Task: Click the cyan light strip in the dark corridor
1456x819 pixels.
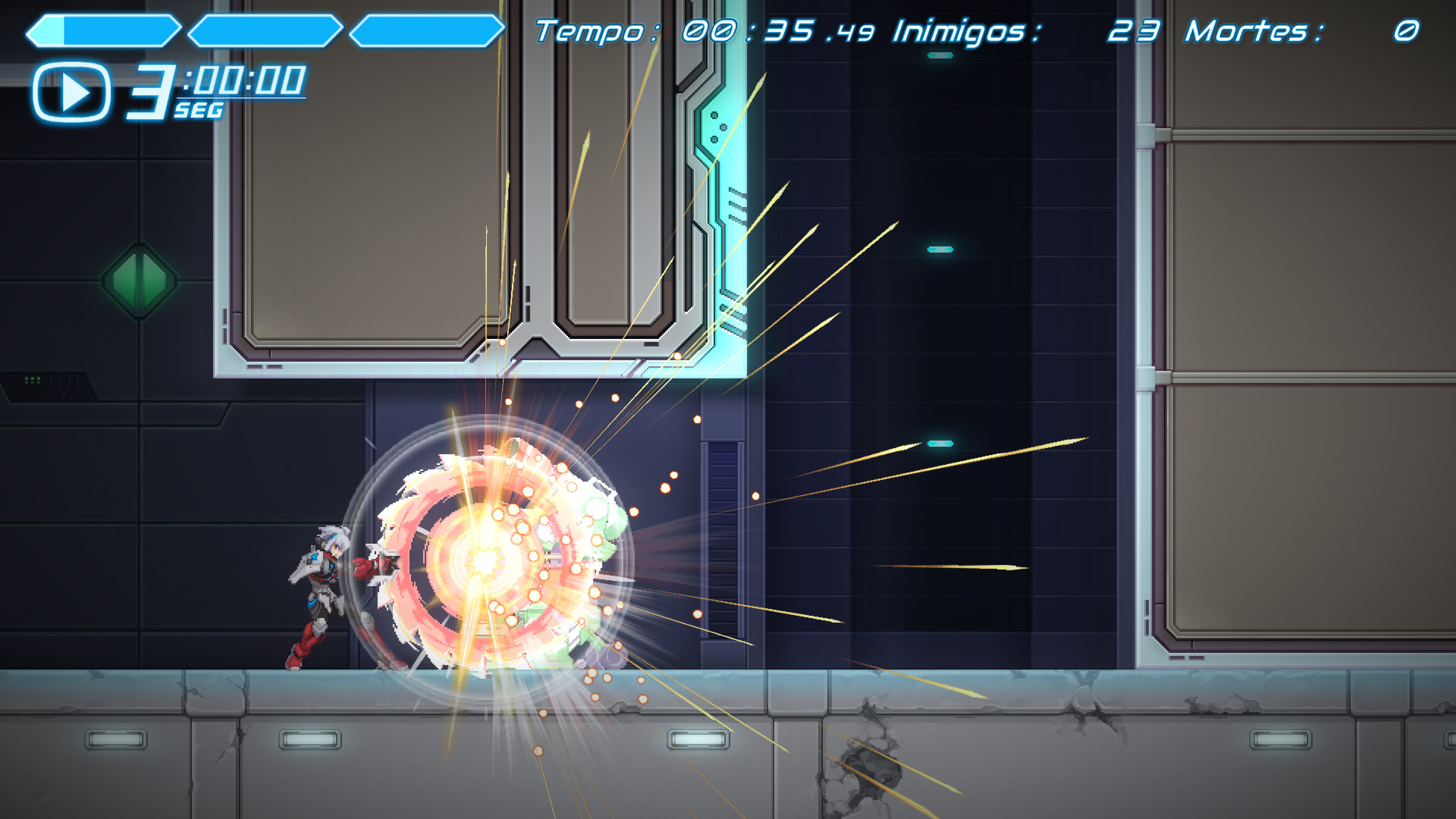Action: click(x=938, y=246)
